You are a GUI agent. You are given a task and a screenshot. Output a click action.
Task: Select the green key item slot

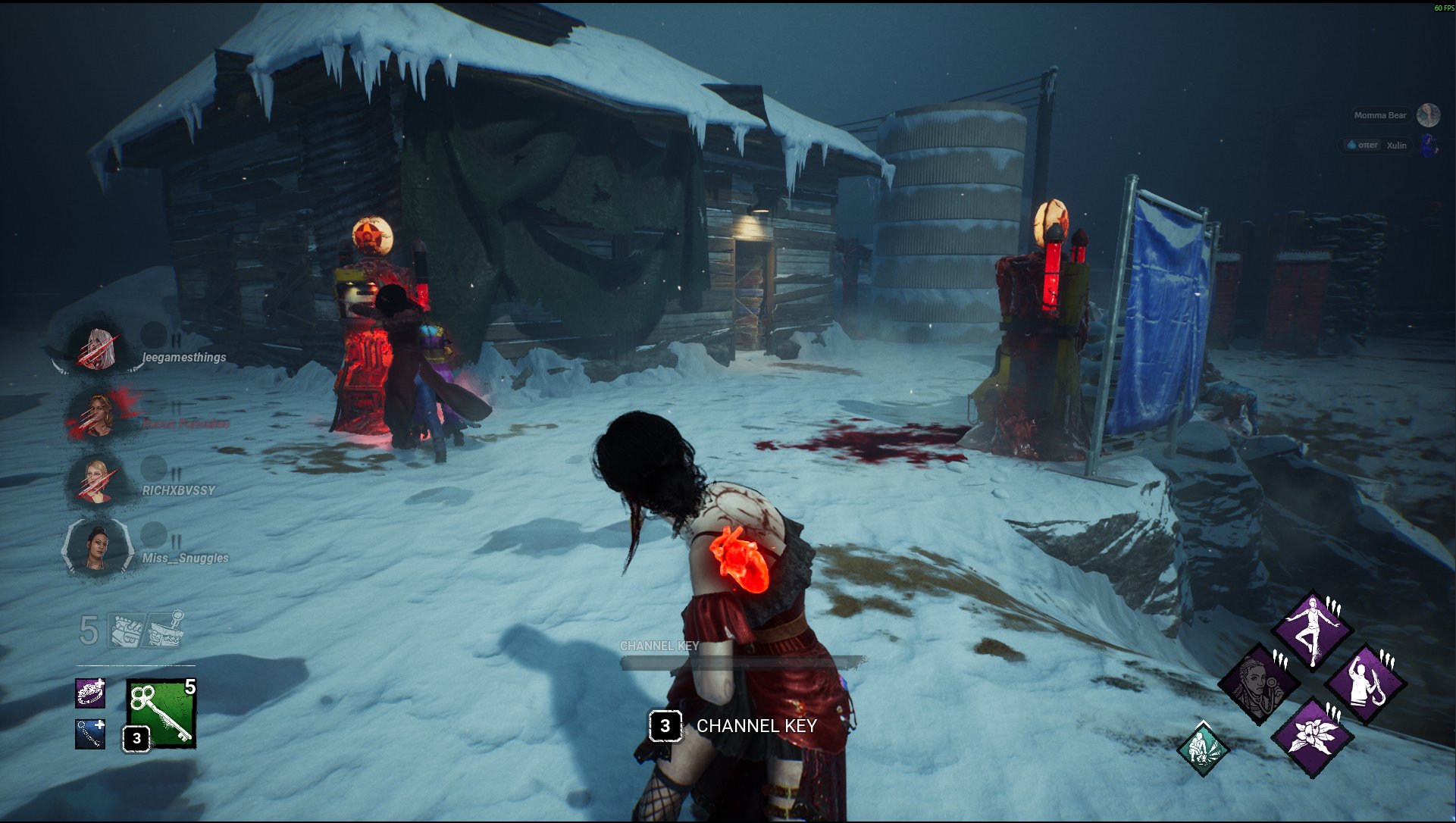[161, 713]
